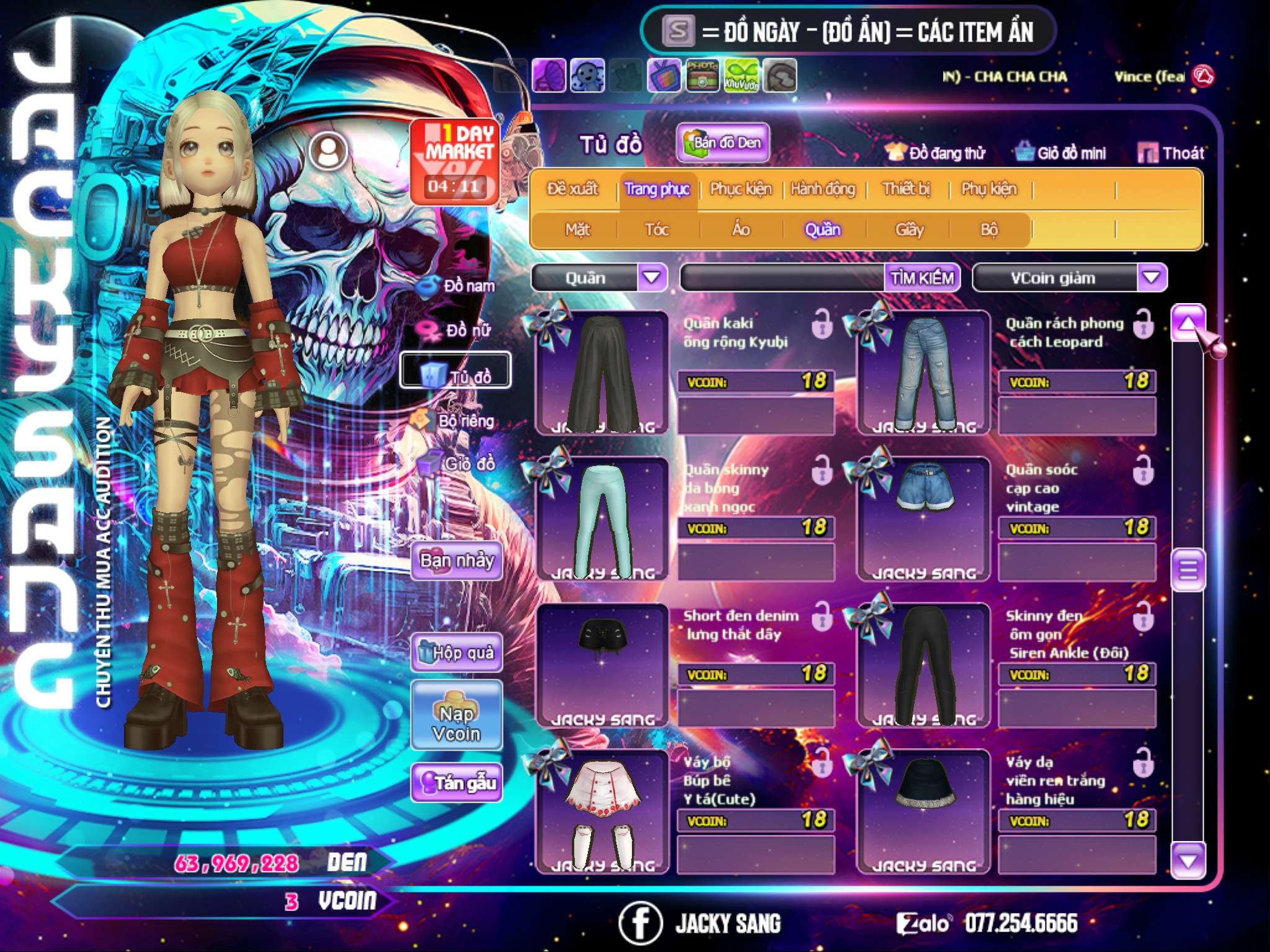Click the TÌM KIẾM search button
This screenshot has width=1270, height=952.
click(922, 278)
